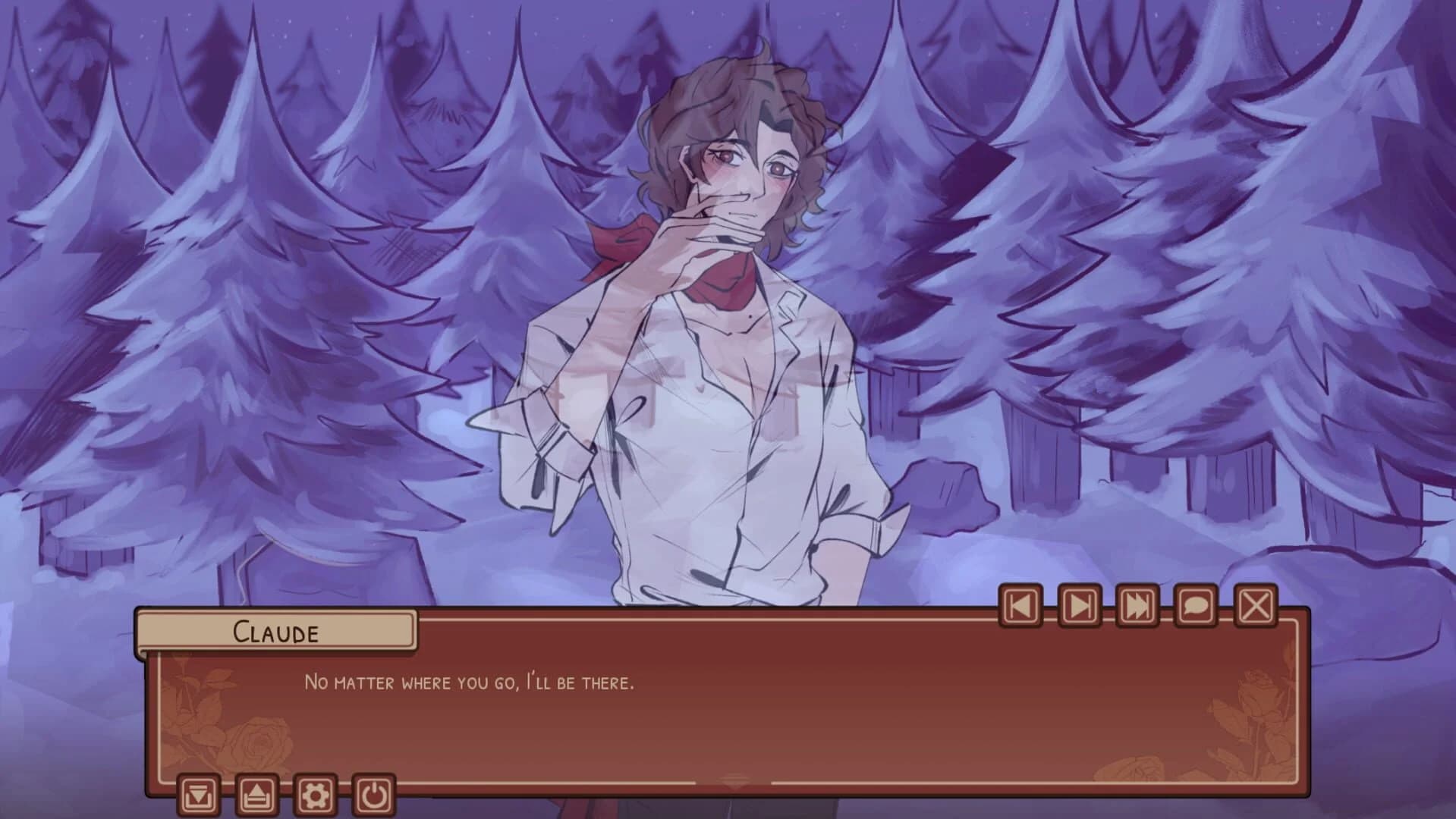Screen dimensions: 1456x819
Task: Rewind to the previous dialogue line
Action: (1022, 606)
